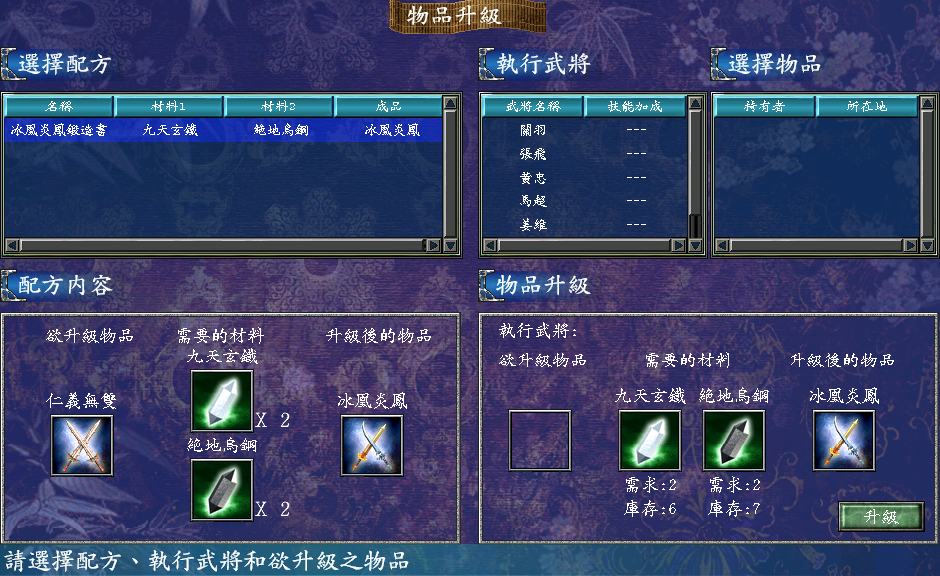Pick 黃忠 in the general list
The width and height of the screenshot is (940, 576).
pos(533,178)
